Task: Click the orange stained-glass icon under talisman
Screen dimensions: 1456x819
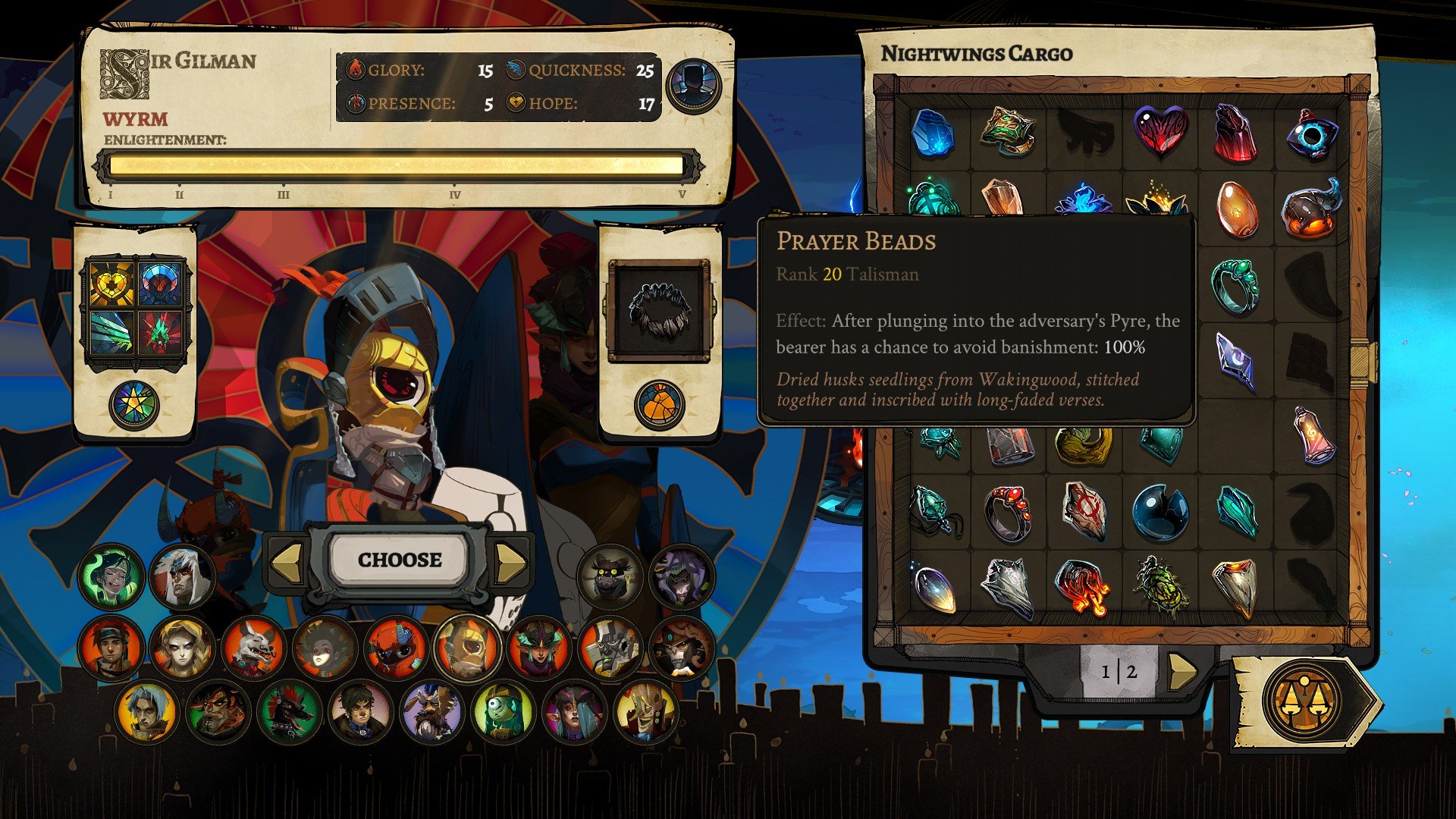Action: point(659,405)
